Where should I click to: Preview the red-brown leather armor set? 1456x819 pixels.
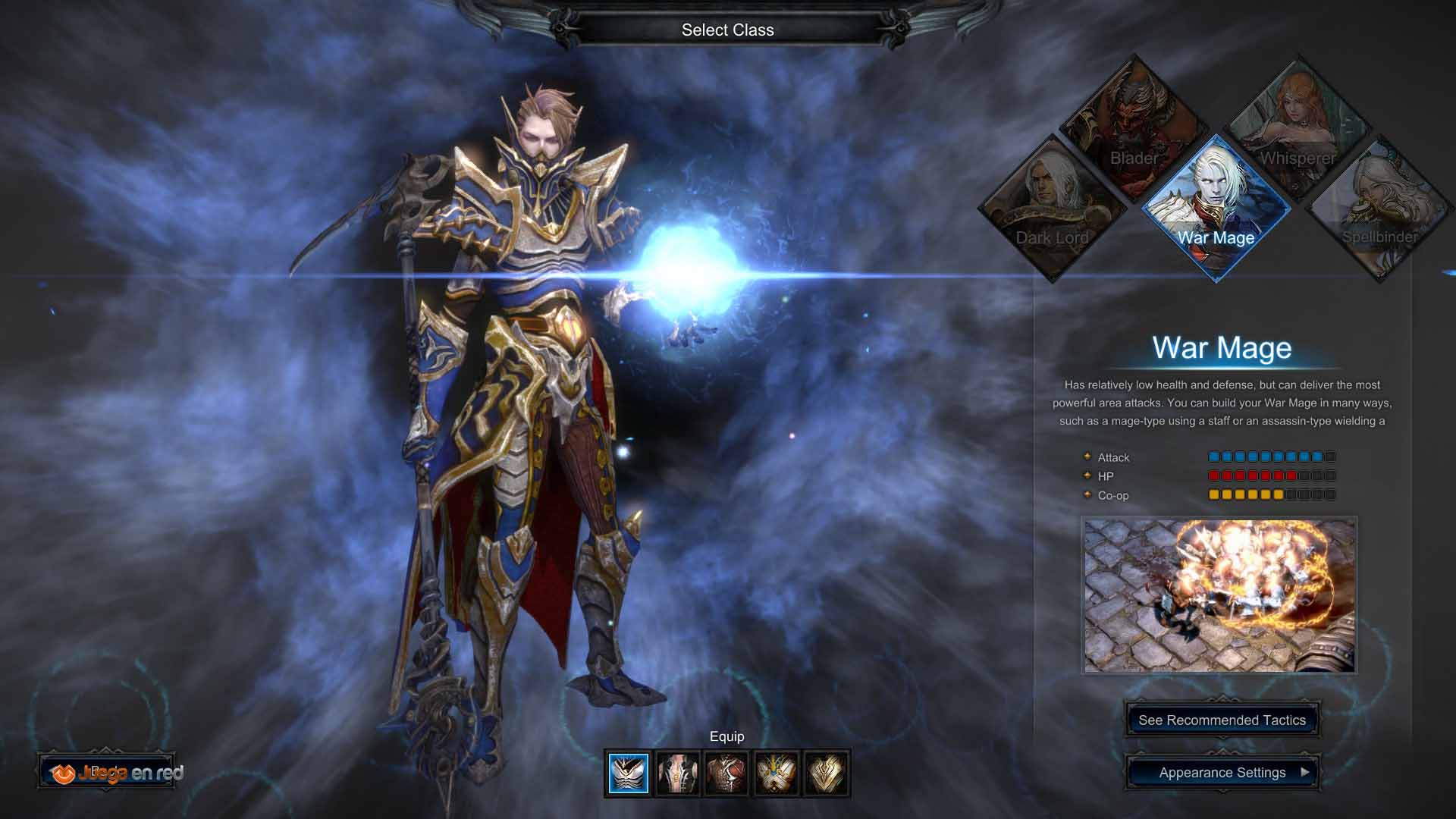pyautogui.click(x=726, y=773)
